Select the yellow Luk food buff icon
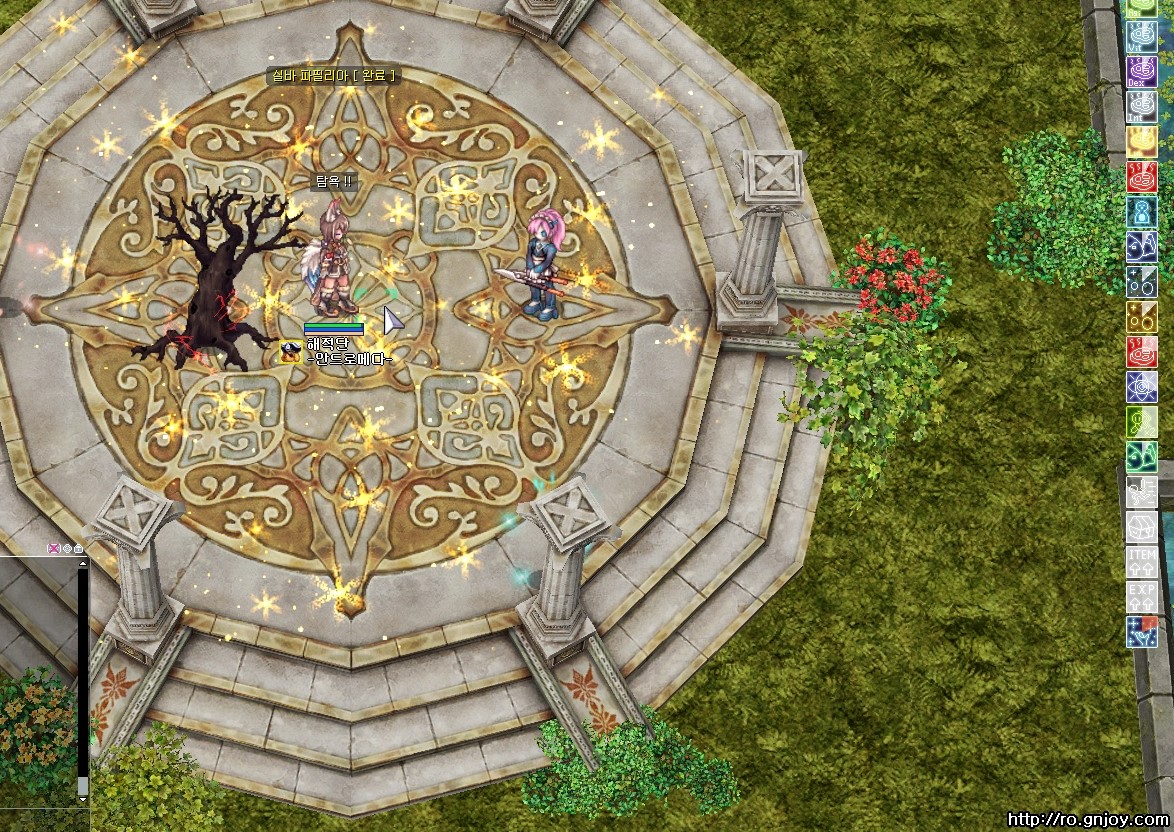1174x832 pixels. click(x=1142, y=142)
